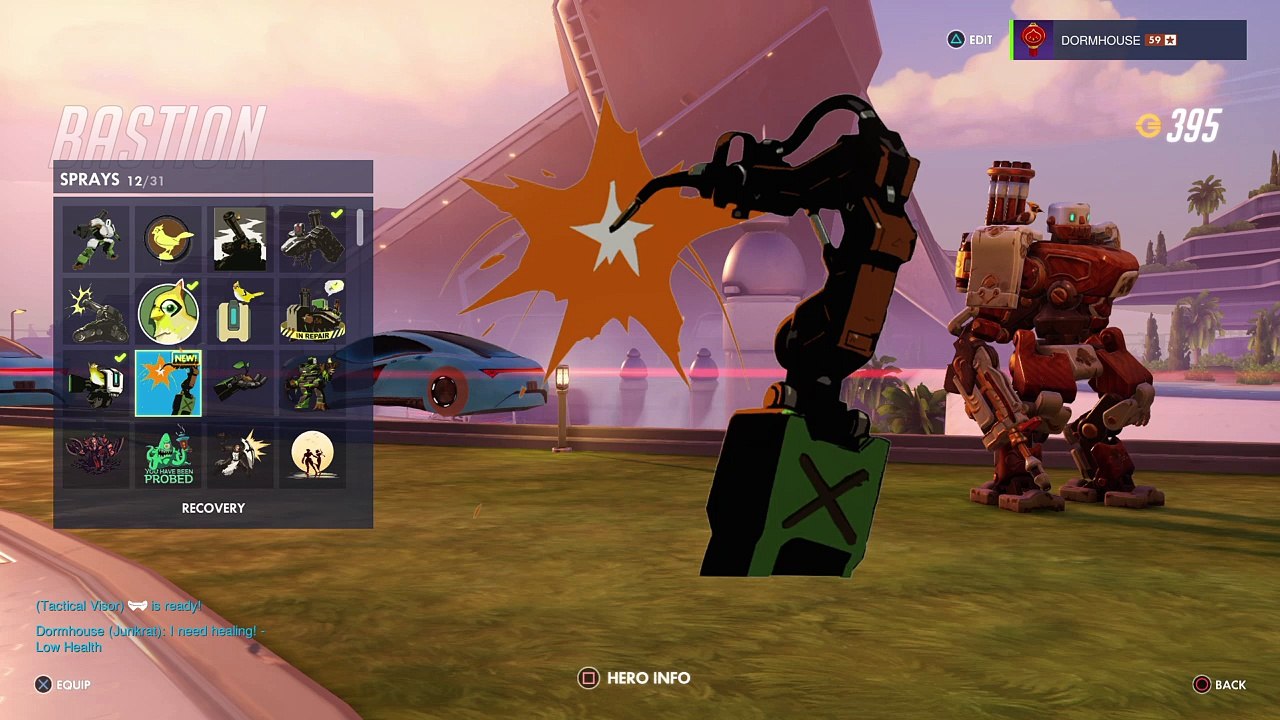
Task: Pick the dark sentry turret spray with checkmark
Action: pos(312,240)
